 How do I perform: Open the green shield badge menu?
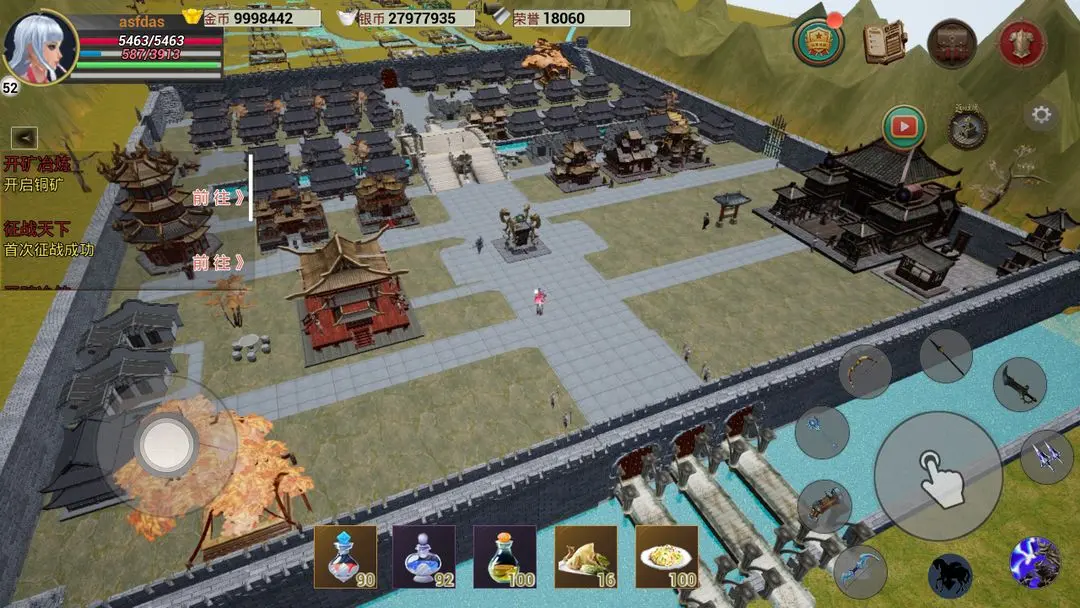click(x=818, y=42)
